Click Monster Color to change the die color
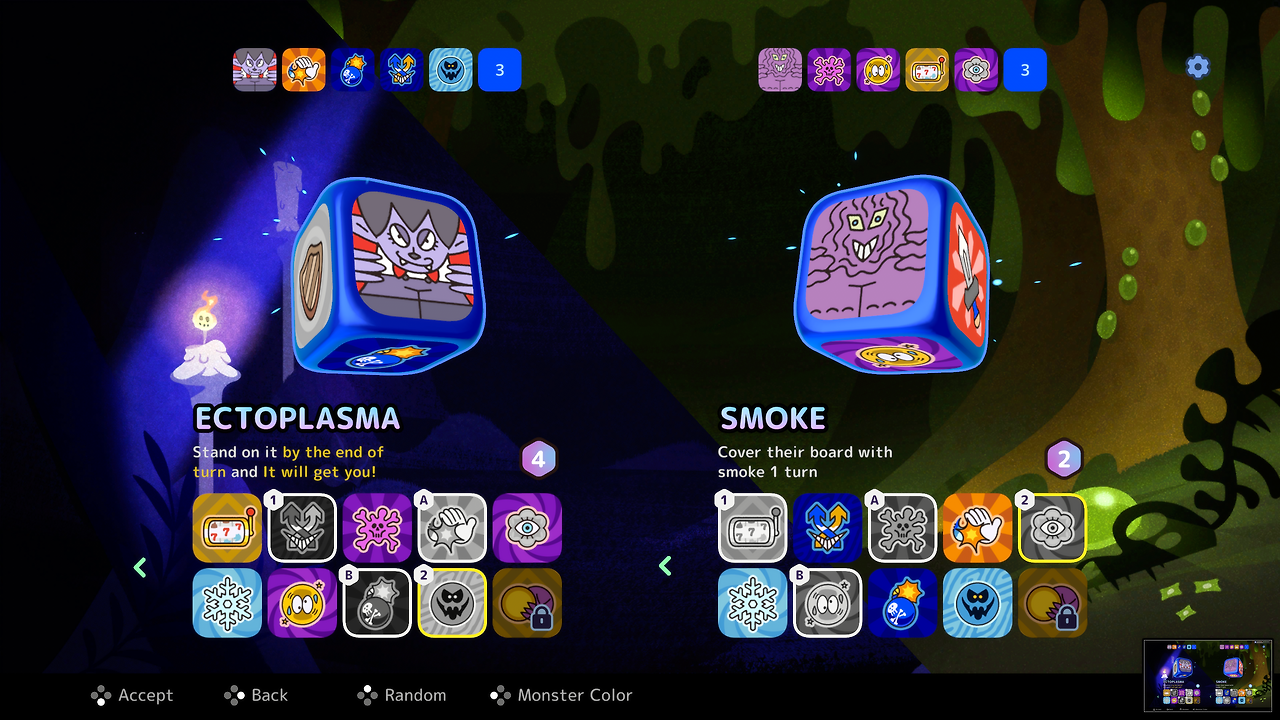The height and width of the screenshot is (720, 1280). [x=561, y=695]
